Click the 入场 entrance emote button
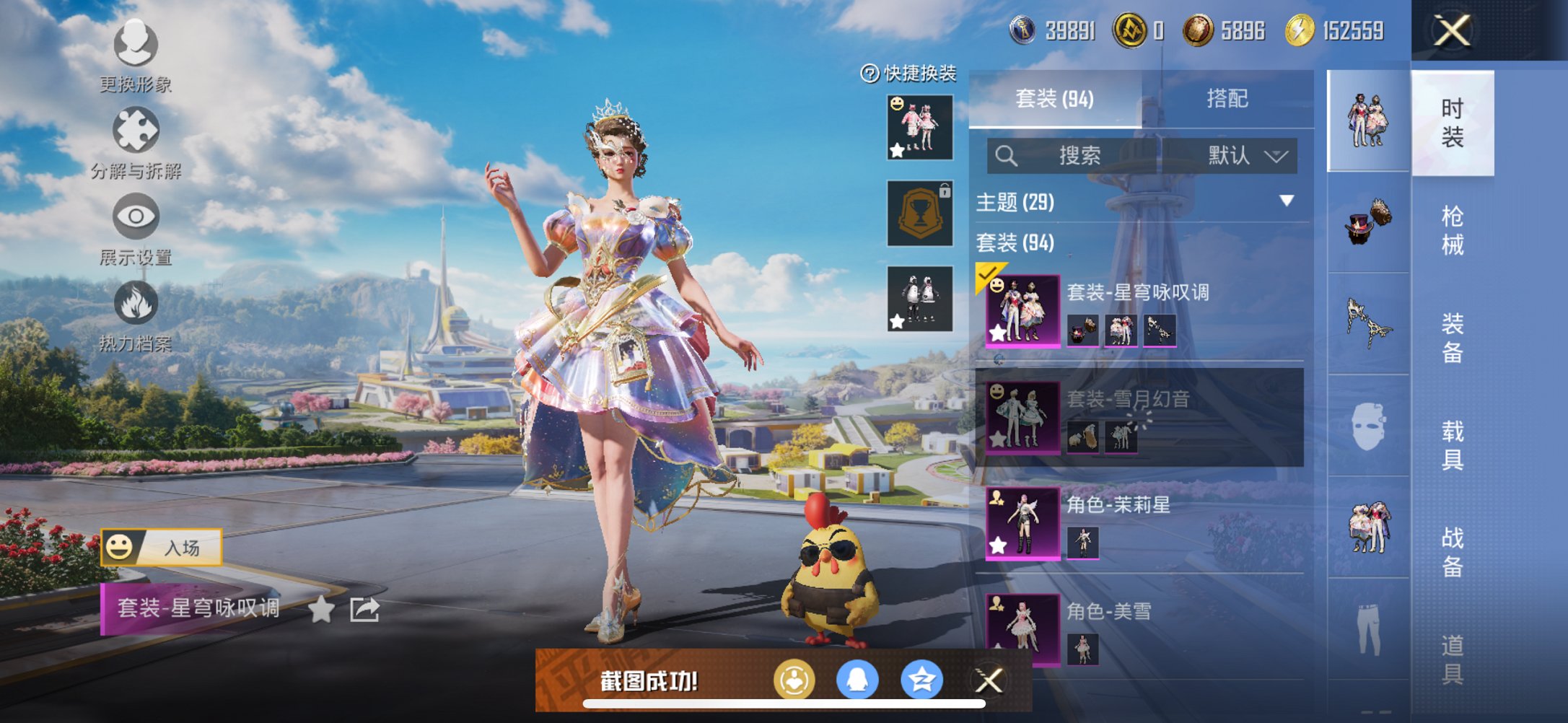1568x723 pixels. [162, 548]
